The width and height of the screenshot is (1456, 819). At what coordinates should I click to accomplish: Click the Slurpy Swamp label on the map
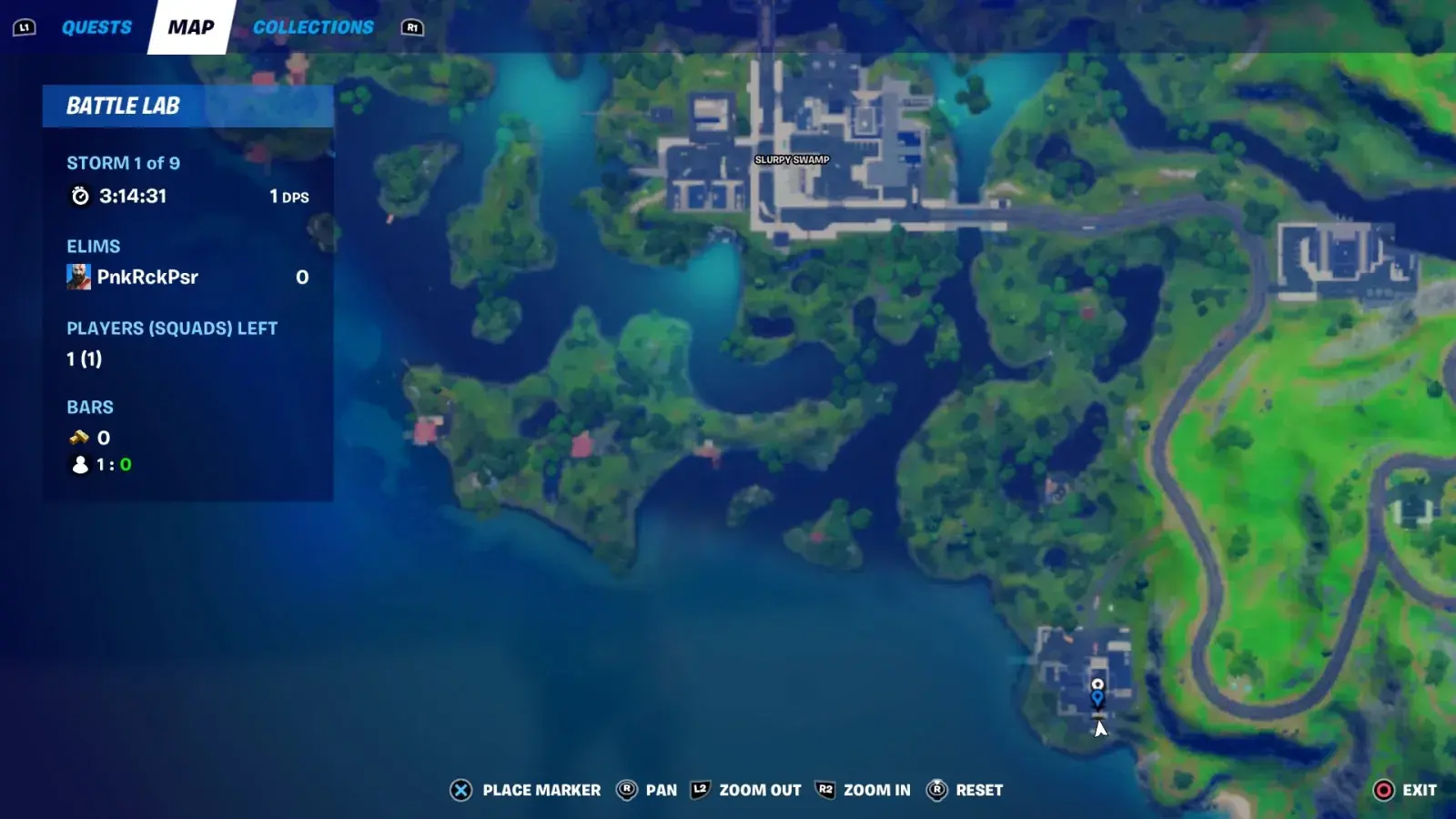(x=790, y=158)
